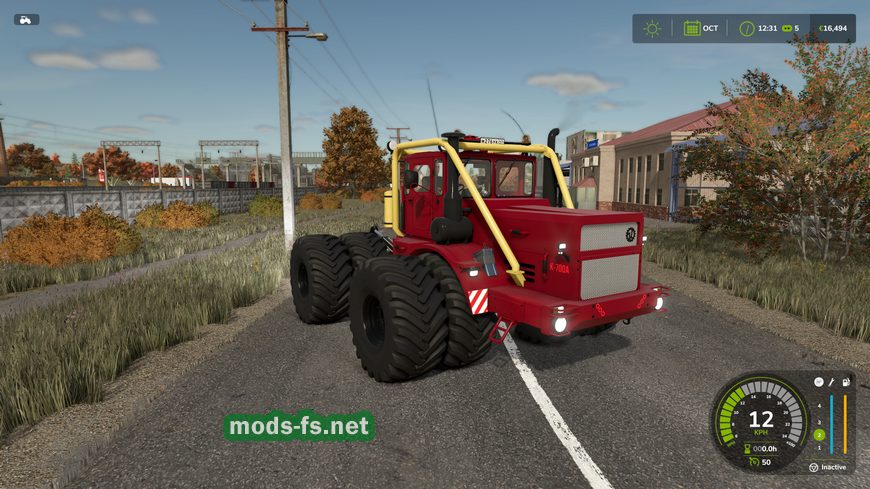The height and width of the screenshot is (489, 870).
Task: Open the sunny weather forecast icon
Action: coord(652,28)
